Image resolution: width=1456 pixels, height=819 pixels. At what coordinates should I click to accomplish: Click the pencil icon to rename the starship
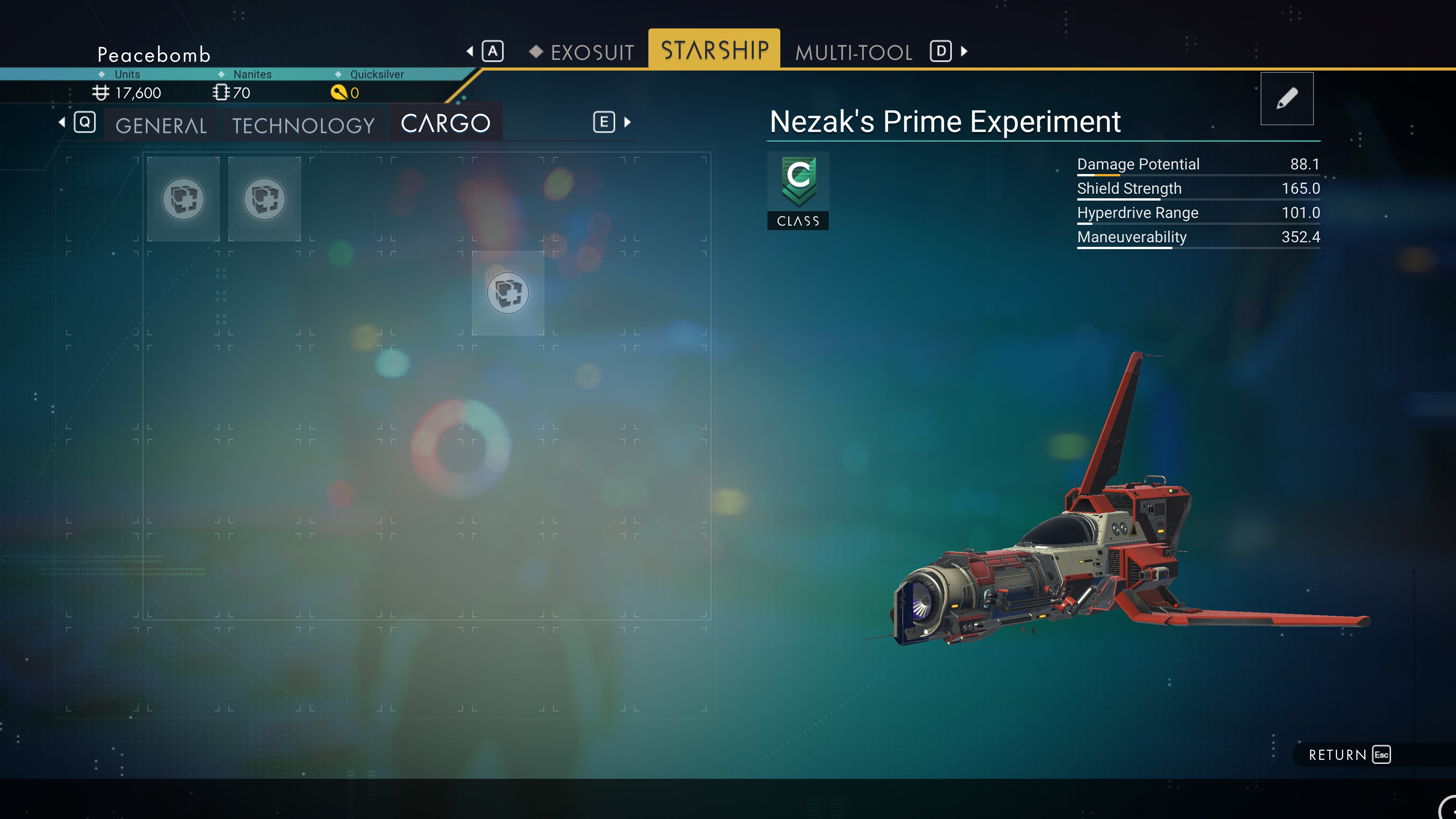point(1287,98)
